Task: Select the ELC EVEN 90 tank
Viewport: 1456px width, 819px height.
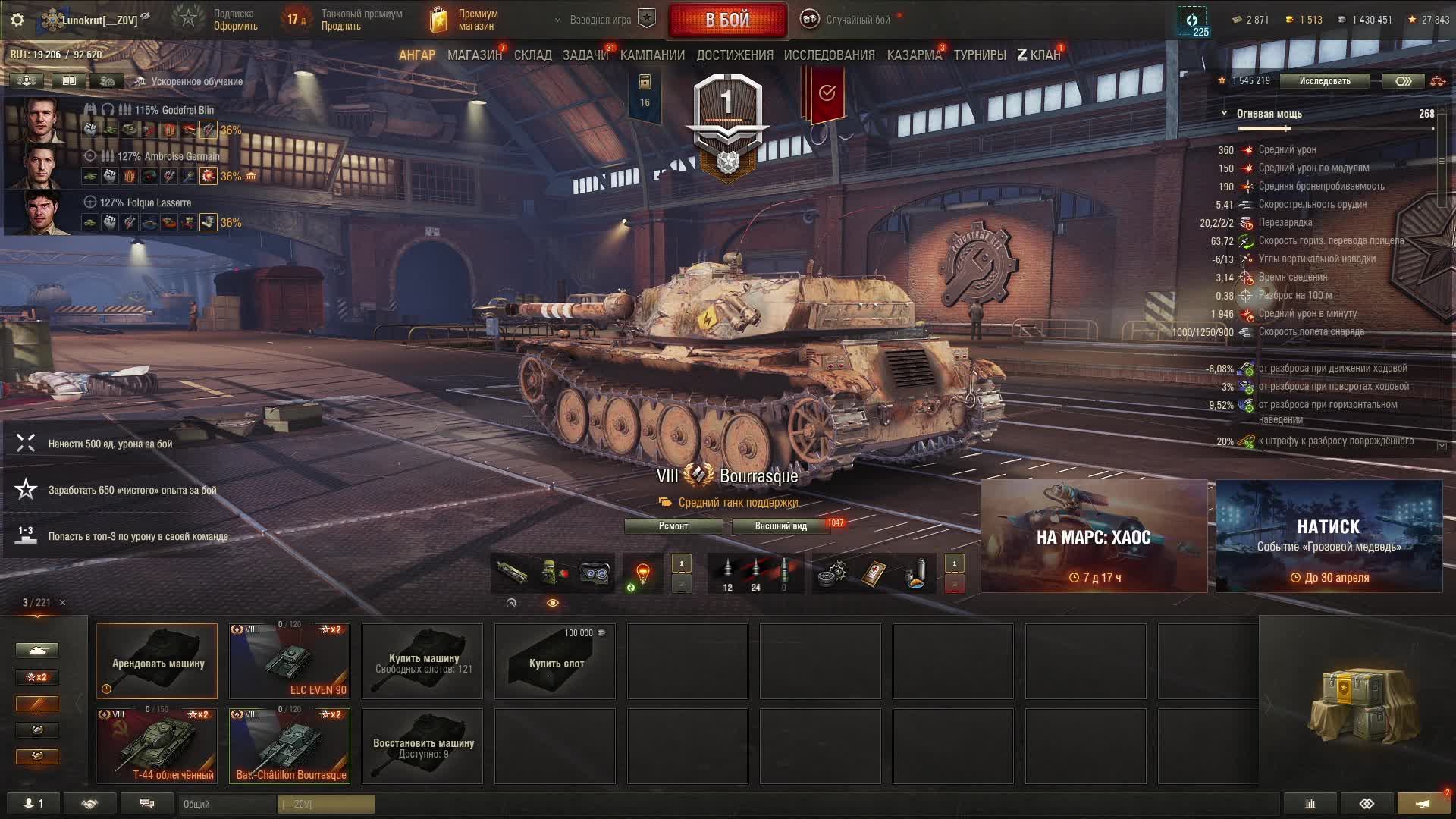Action: (x=290, y=661)
